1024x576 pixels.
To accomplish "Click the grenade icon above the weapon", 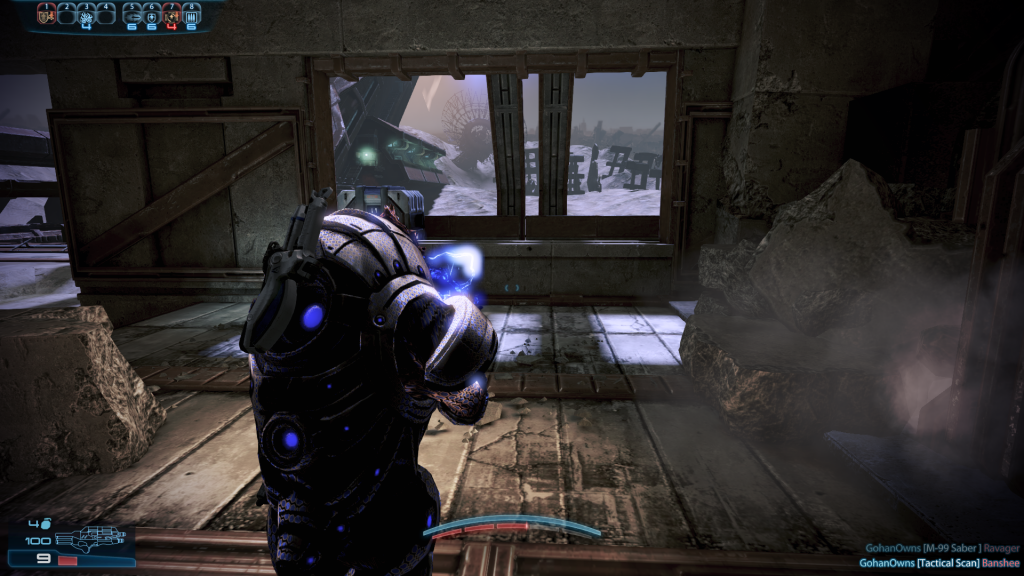I will click(x=46, y=522).
